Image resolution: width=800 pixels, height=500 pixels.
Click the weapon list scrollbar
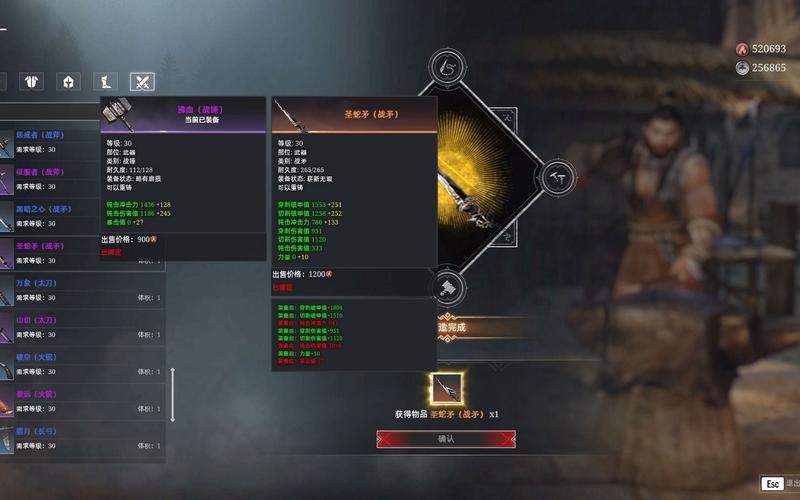172,393
